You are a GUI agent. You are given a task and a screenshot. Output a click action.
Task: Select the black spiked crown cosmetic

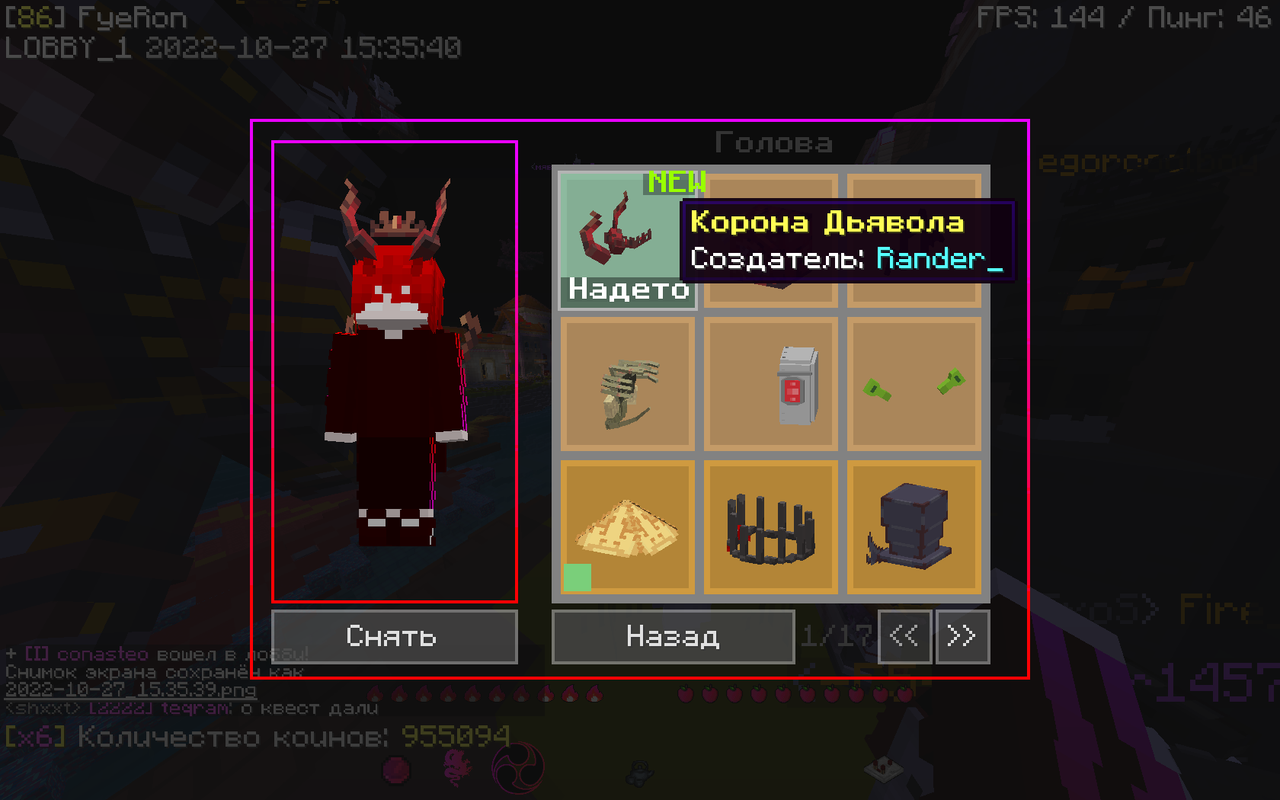click(x=770, y=528)
